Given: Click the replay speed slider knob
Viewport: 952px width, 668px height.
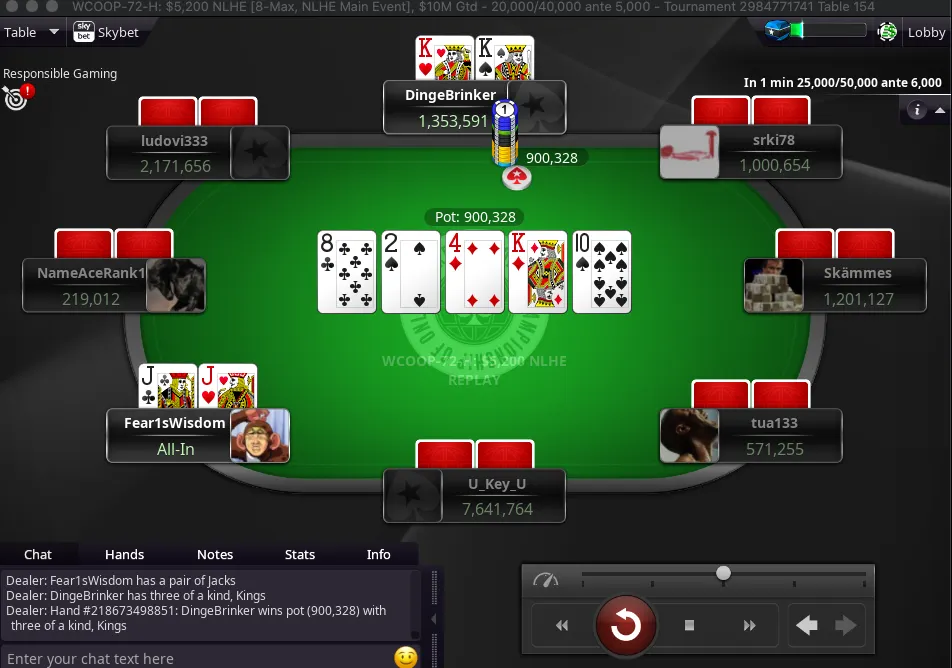Looking at the screenshot, I should [723, 573].
